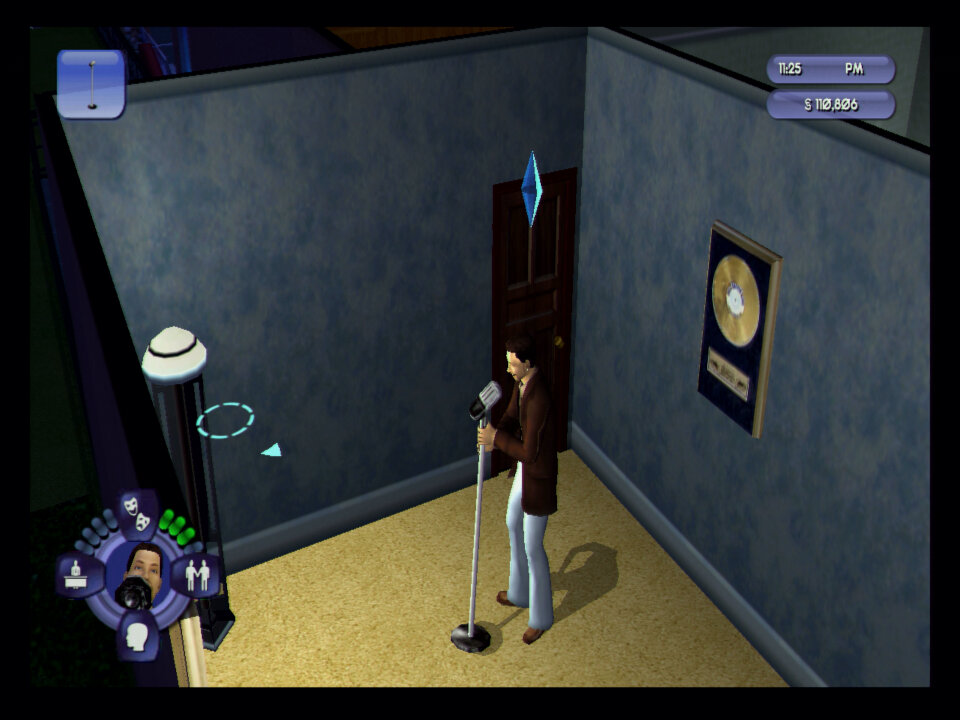The height and width of the screenshot is (720, 960).
Task: Select the microphone action queue icon
Action: pos(91,84)
